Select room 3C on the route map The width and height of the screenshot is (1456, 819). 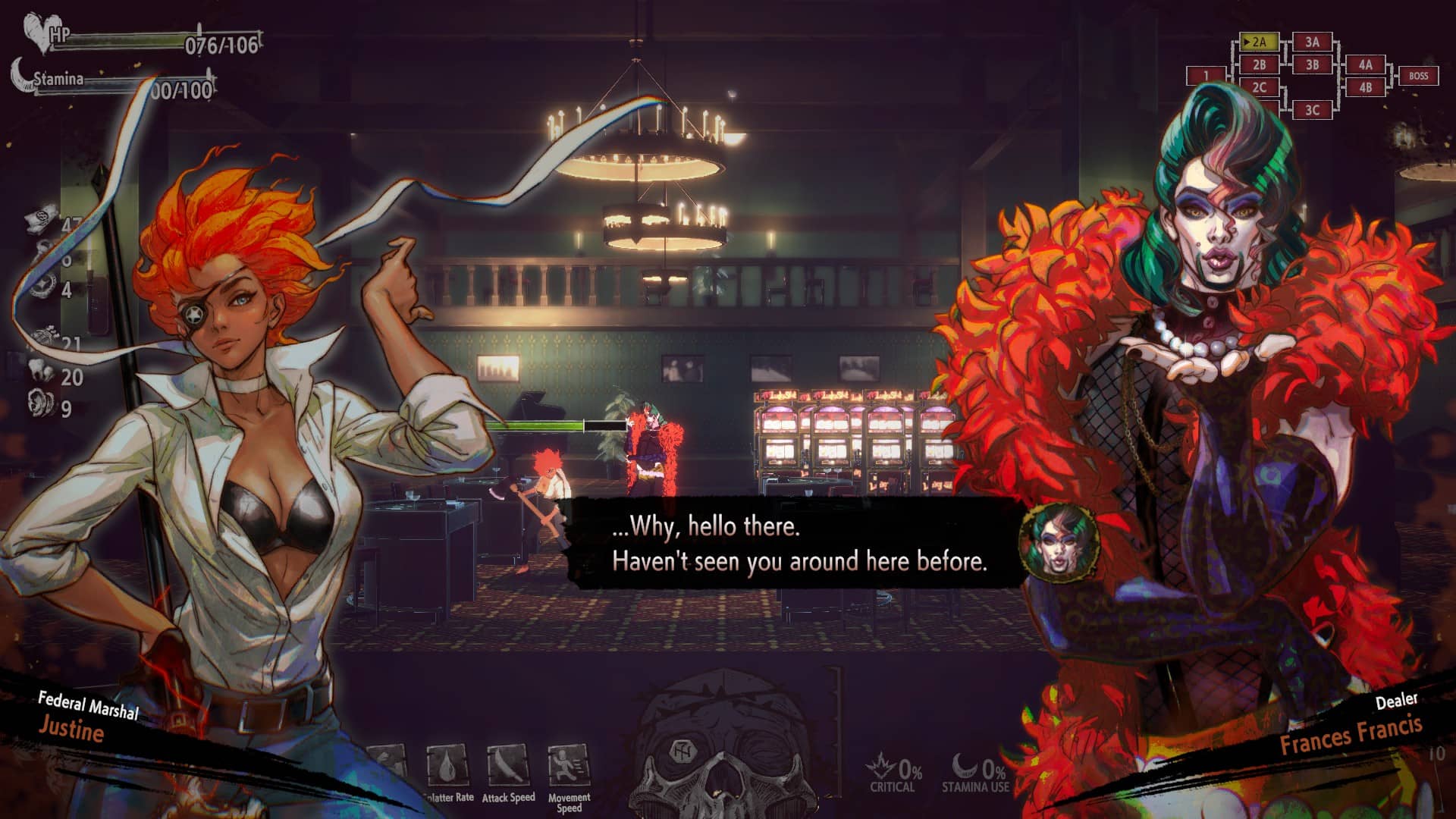point(1312,110)
